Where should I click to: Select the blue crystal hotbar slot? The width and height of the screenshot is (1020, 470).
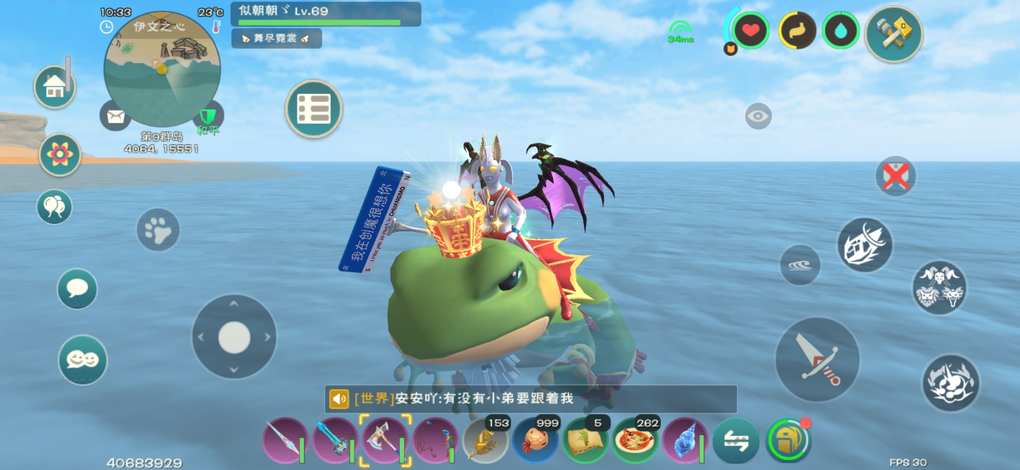click(684, 440)
